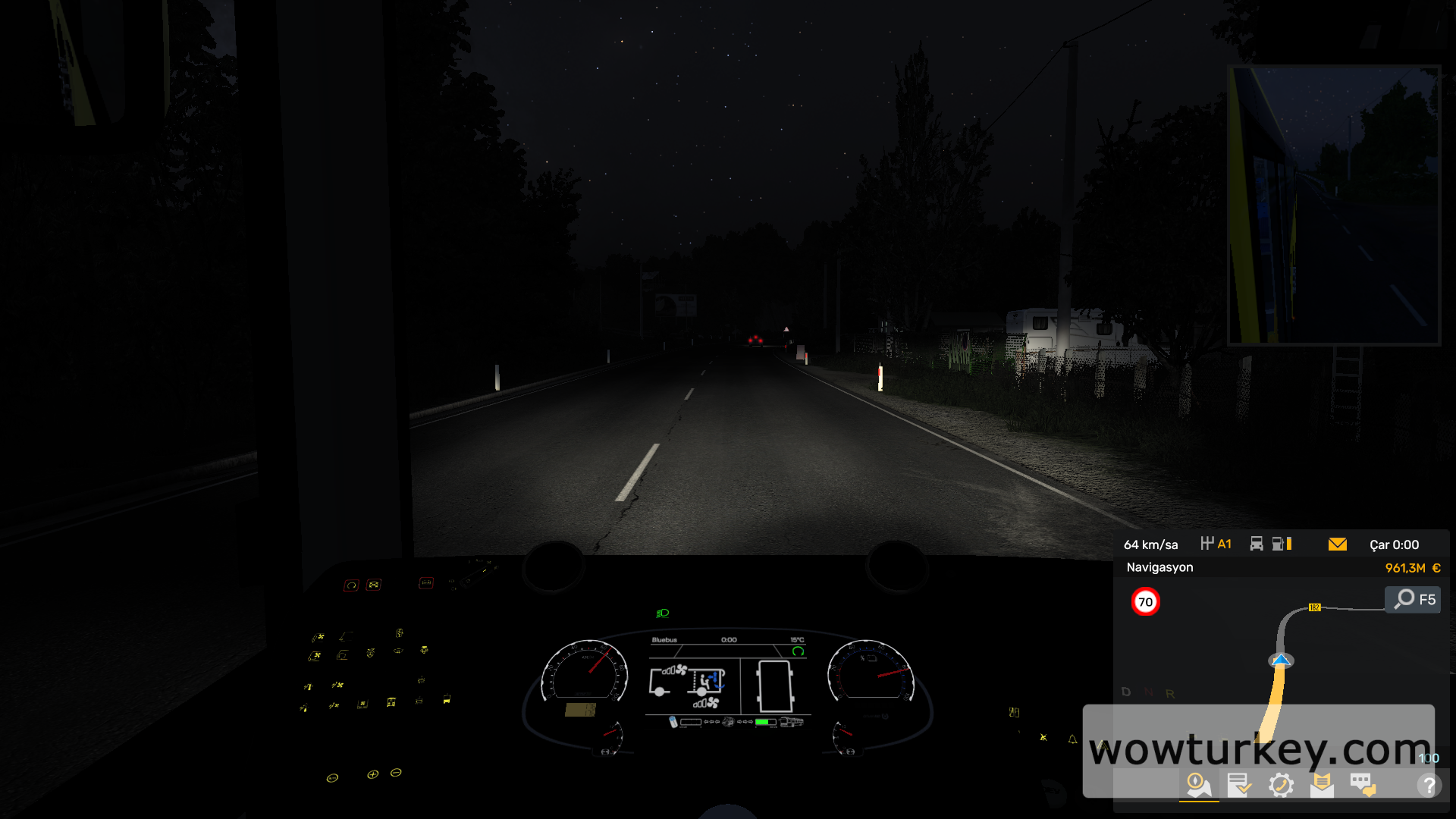Image resolution: width=1456 pixels, height=819 pixels.
Task: Select the Navigasyon panel header
Action: (1160, 566)
